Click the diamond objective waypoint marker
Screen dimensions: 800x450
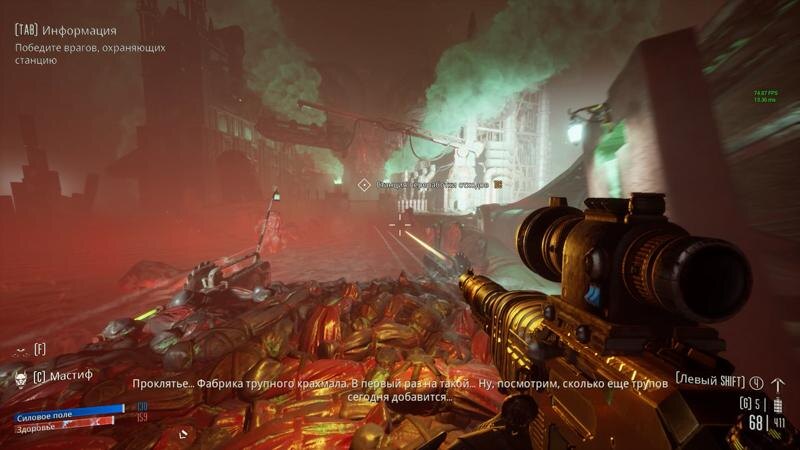(364, 184)
